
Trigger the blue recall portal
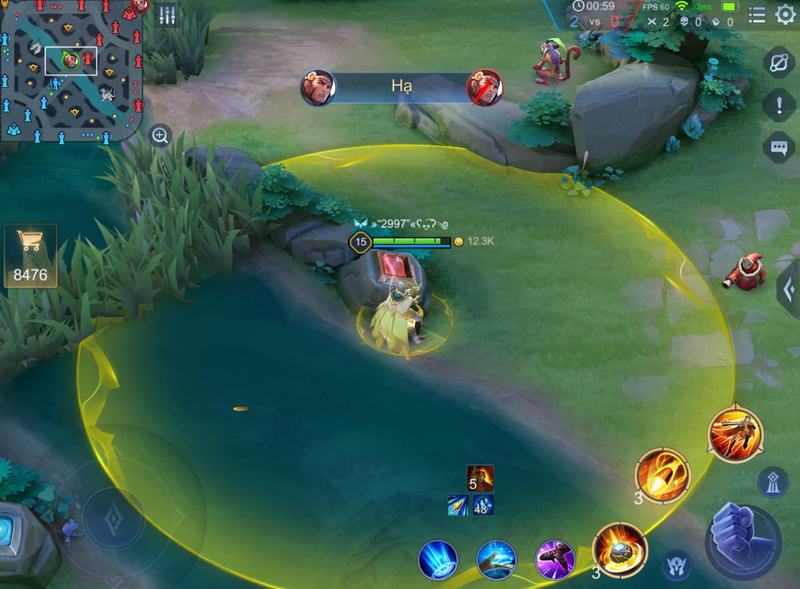tap(438, 559)
